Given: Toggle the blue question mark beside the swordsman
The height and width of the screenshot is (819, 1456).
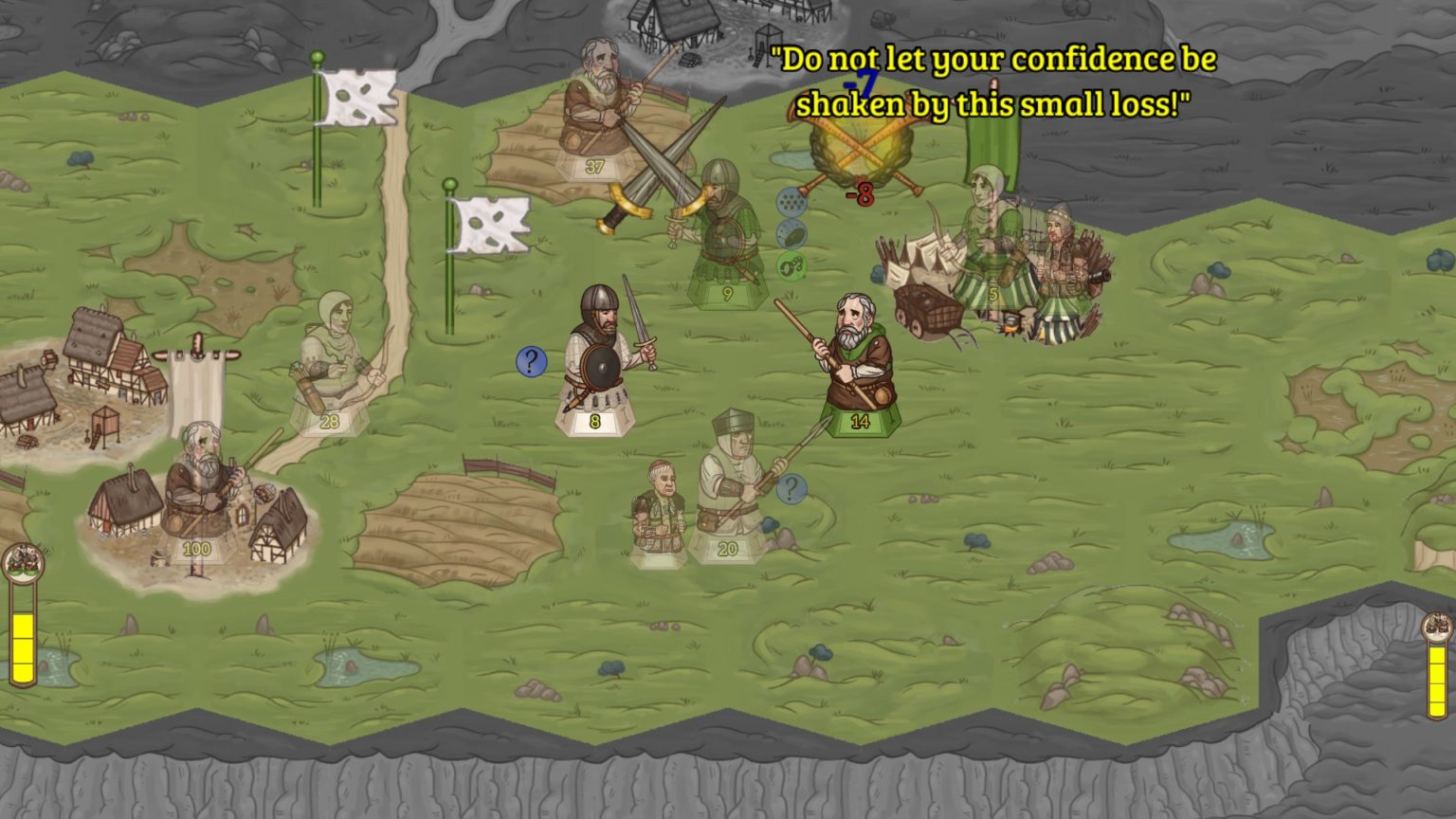Looking at the screenshot, I should [x=531, y=361].
